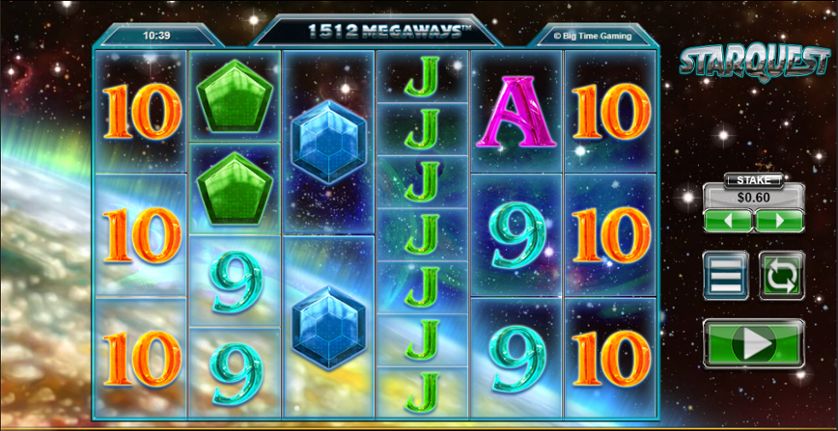This screenshot has width=838, height=431.
Task: Spin the reels with the green play button
Action: [x=753, y=344]
